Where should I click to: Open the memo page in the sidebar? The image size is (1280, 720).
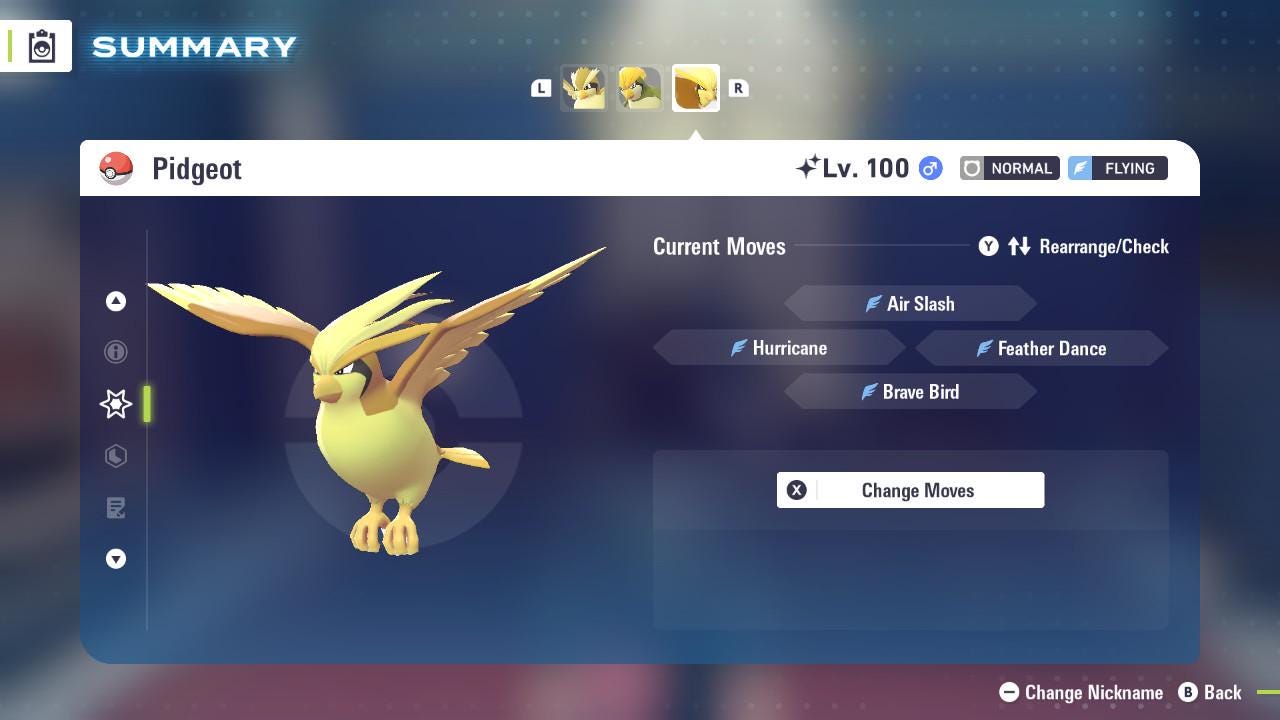pos(116,508)
